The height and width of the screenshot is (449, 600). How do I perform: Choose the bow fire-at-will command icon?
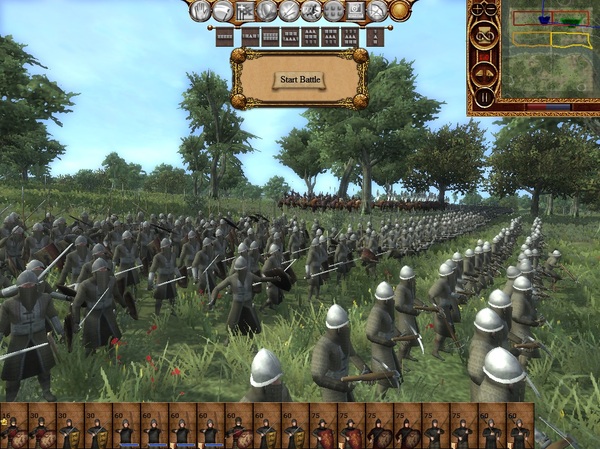(x=377, y=11)
